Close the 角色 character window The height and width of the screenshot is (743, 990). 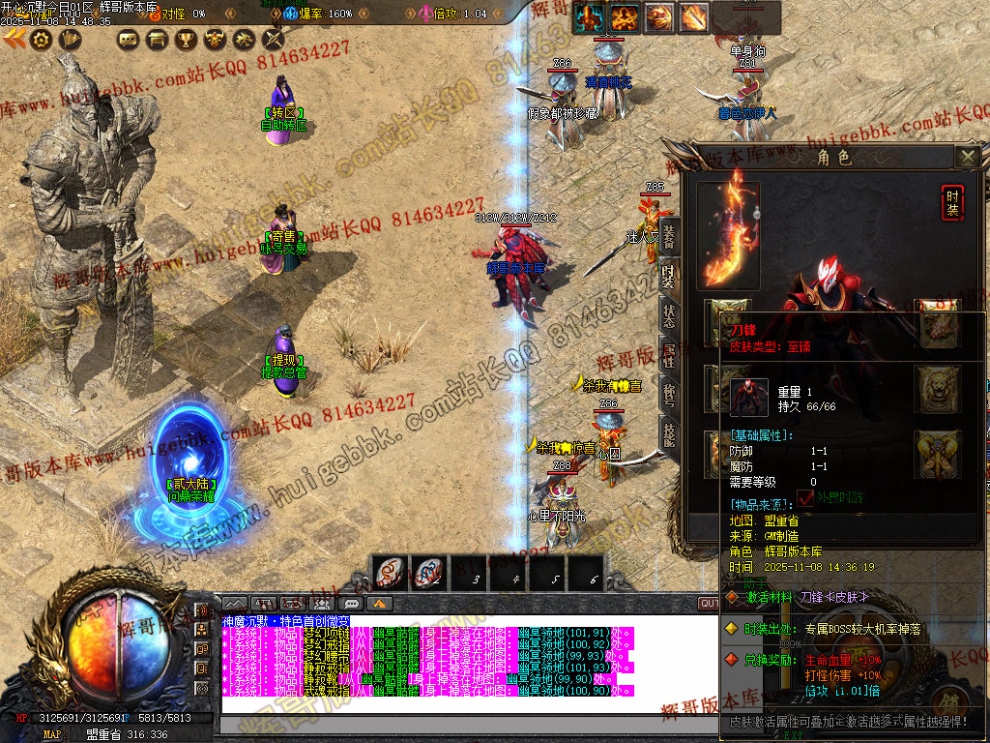pyautogui.click(x=967, y=157)
